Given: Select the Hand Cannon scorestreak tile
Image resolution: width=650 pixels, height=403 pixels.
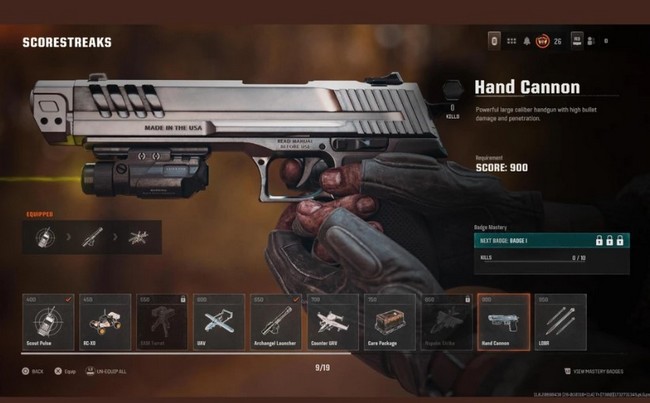Looking at the screenshot, I should (x=504, y=320).
